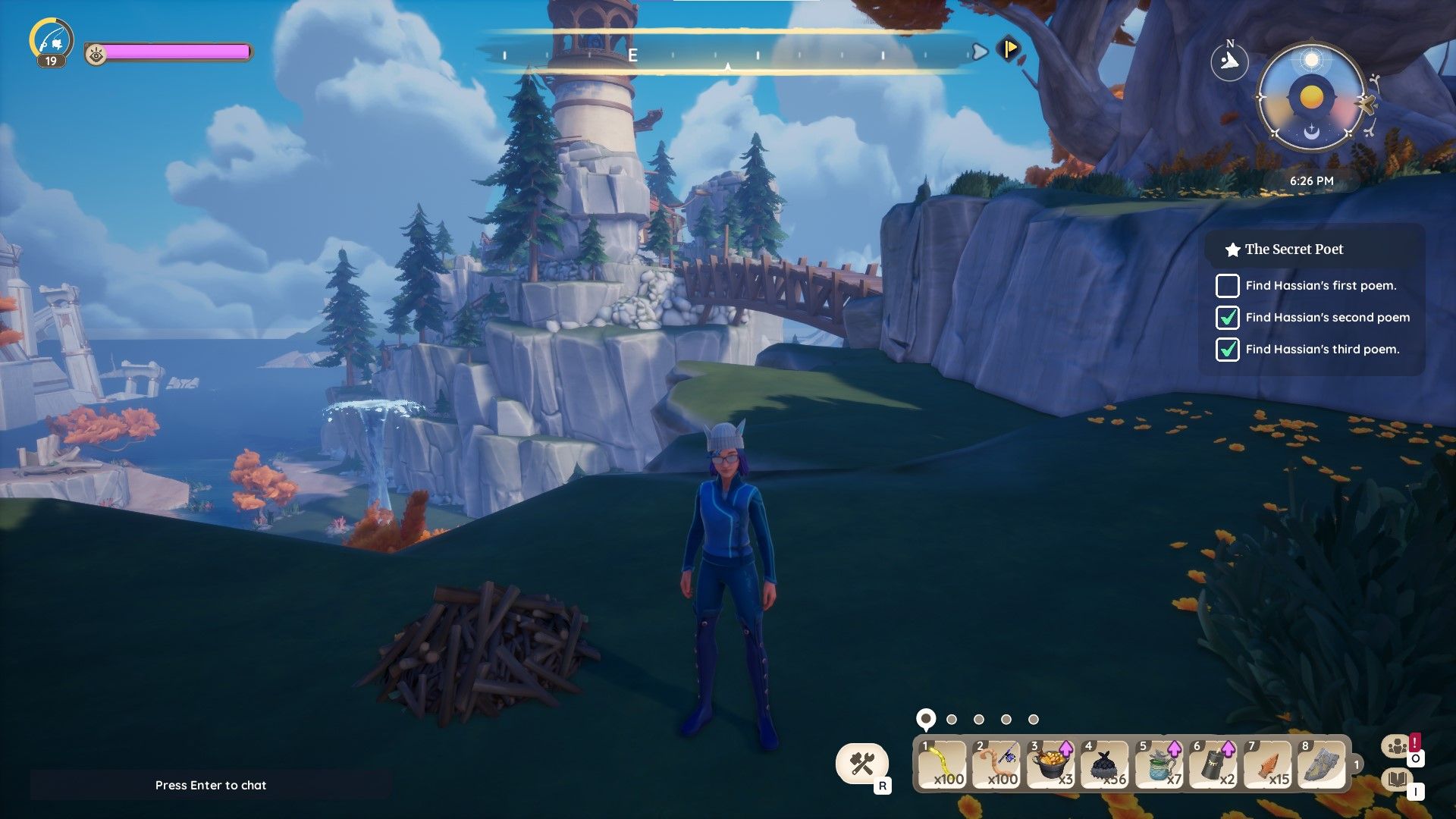Choose the yellow worm stack in slot 1

pos(943,764)
